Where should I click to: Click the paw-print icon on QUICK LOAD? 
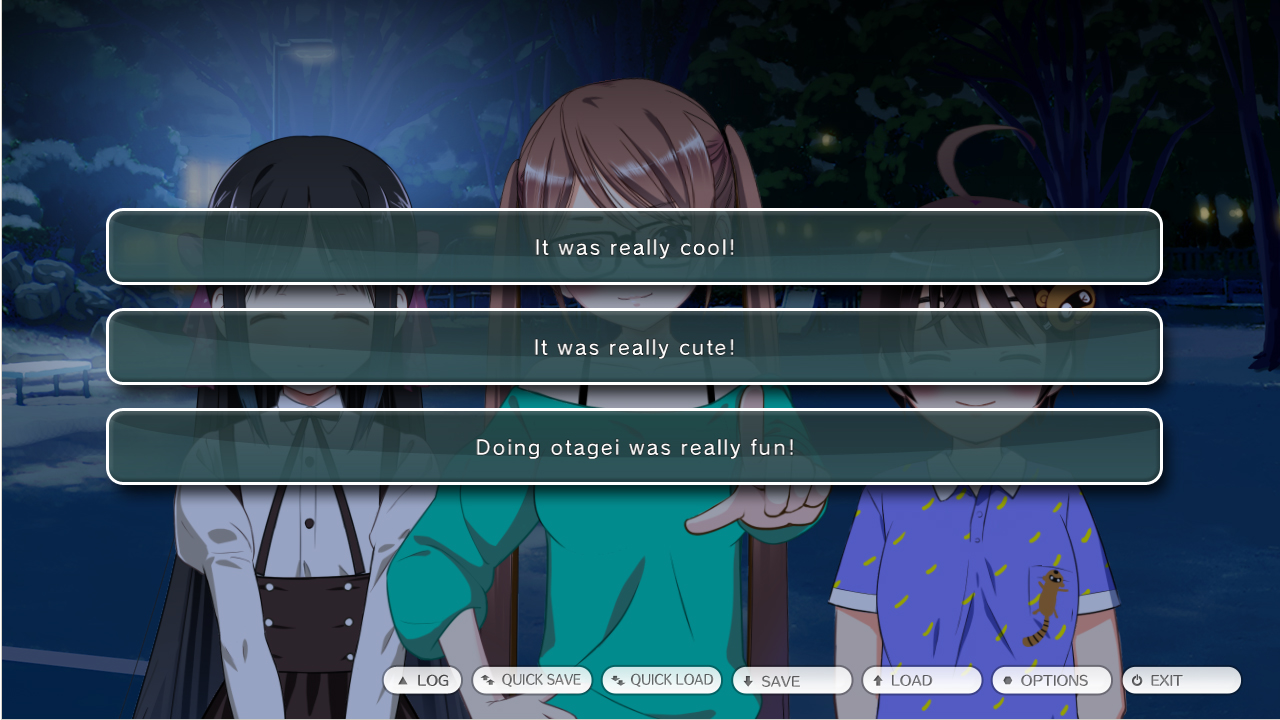pyautogui.click(x=617, y=680)
